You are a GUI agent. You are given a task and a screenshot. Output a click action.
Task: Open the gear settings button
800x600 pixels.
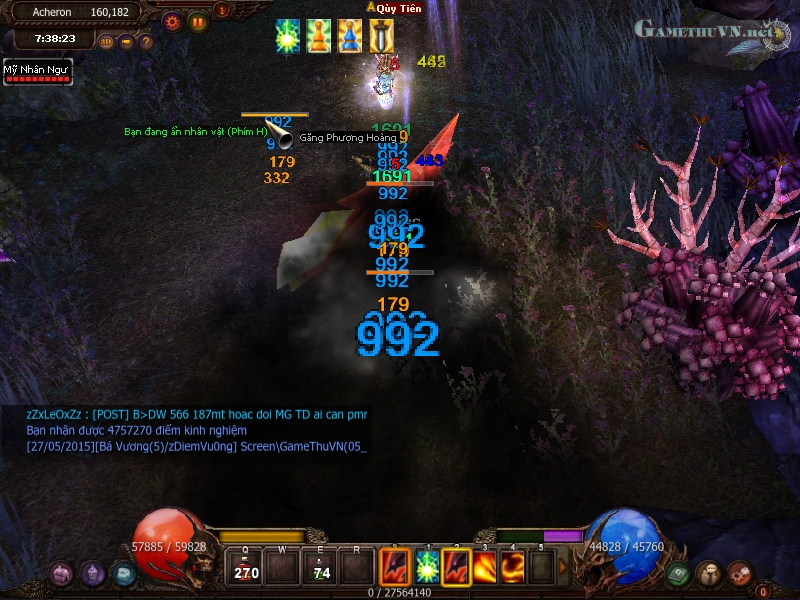pos(172,20)
